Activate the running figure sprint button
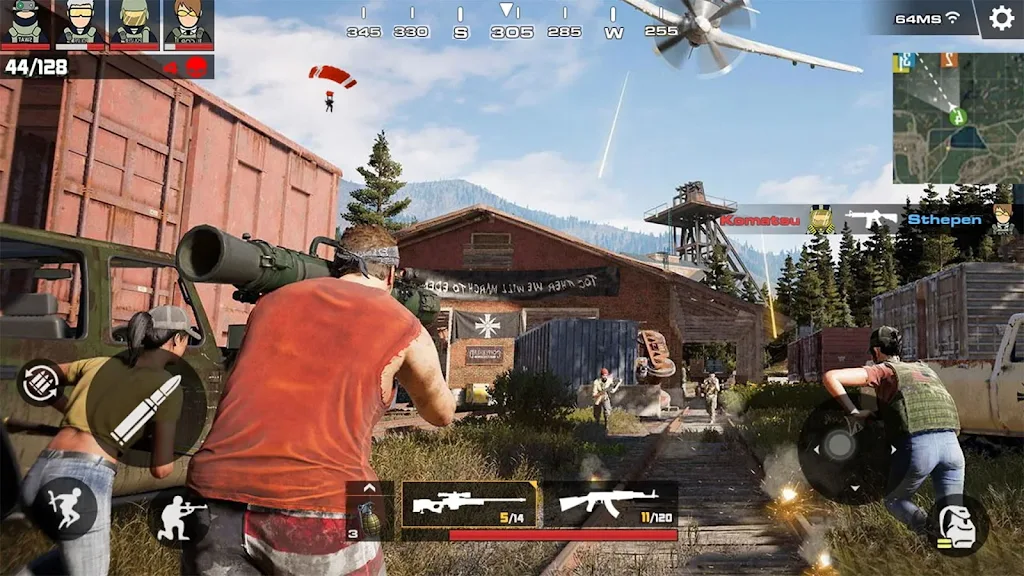 tap(65, 508)
